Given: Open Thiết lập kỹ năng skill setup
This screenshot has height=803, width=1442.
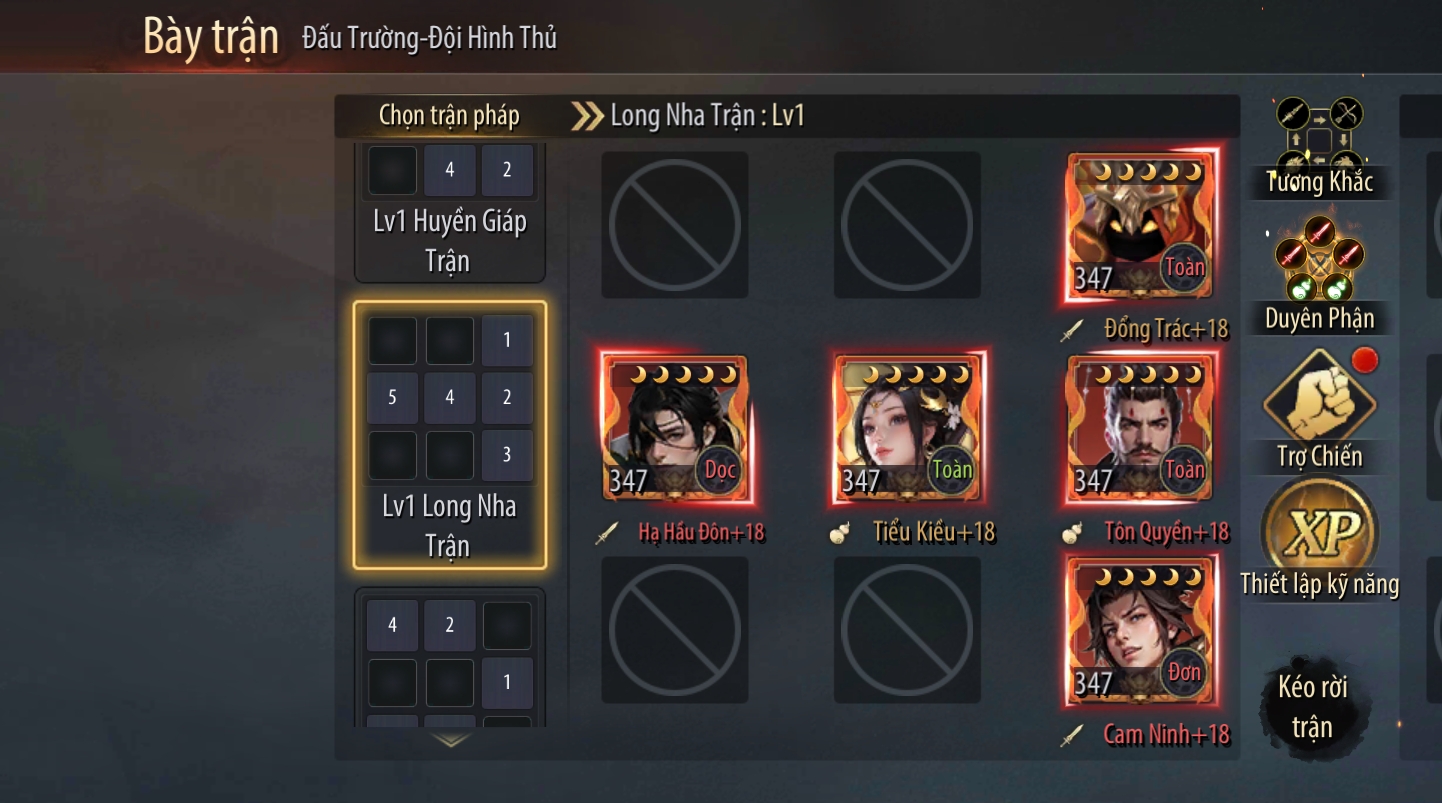Looking at the screenshot, I should click(1320, 540).
